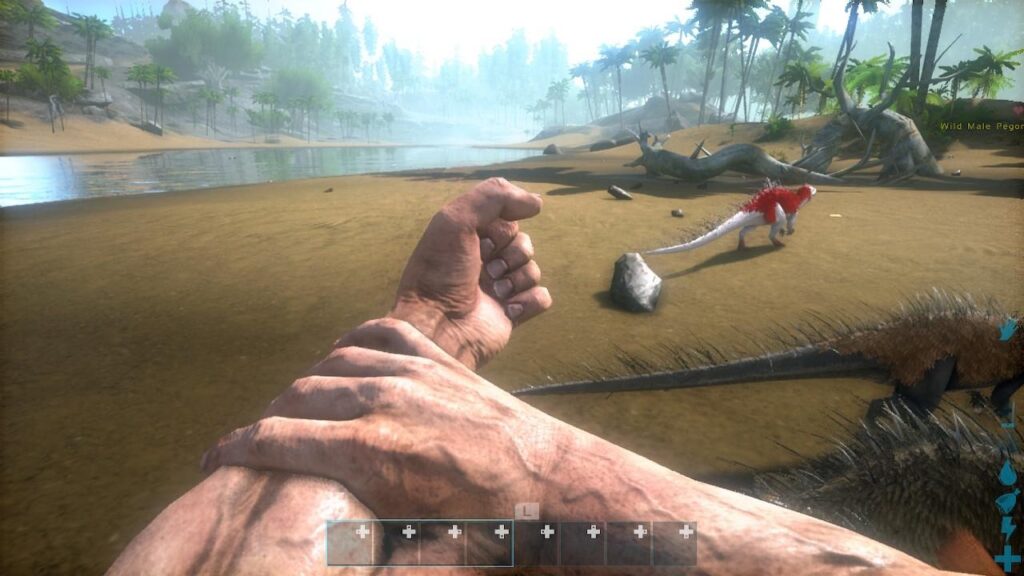Select the food hunger status icon

point(1007,501)
